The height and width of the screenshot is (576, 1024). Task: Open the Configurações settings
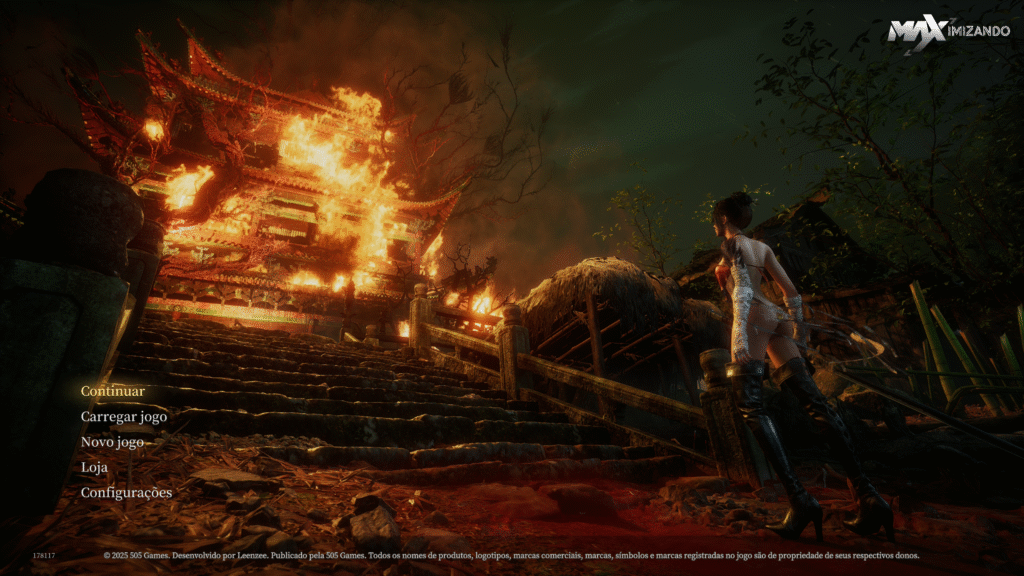[126, 492]
